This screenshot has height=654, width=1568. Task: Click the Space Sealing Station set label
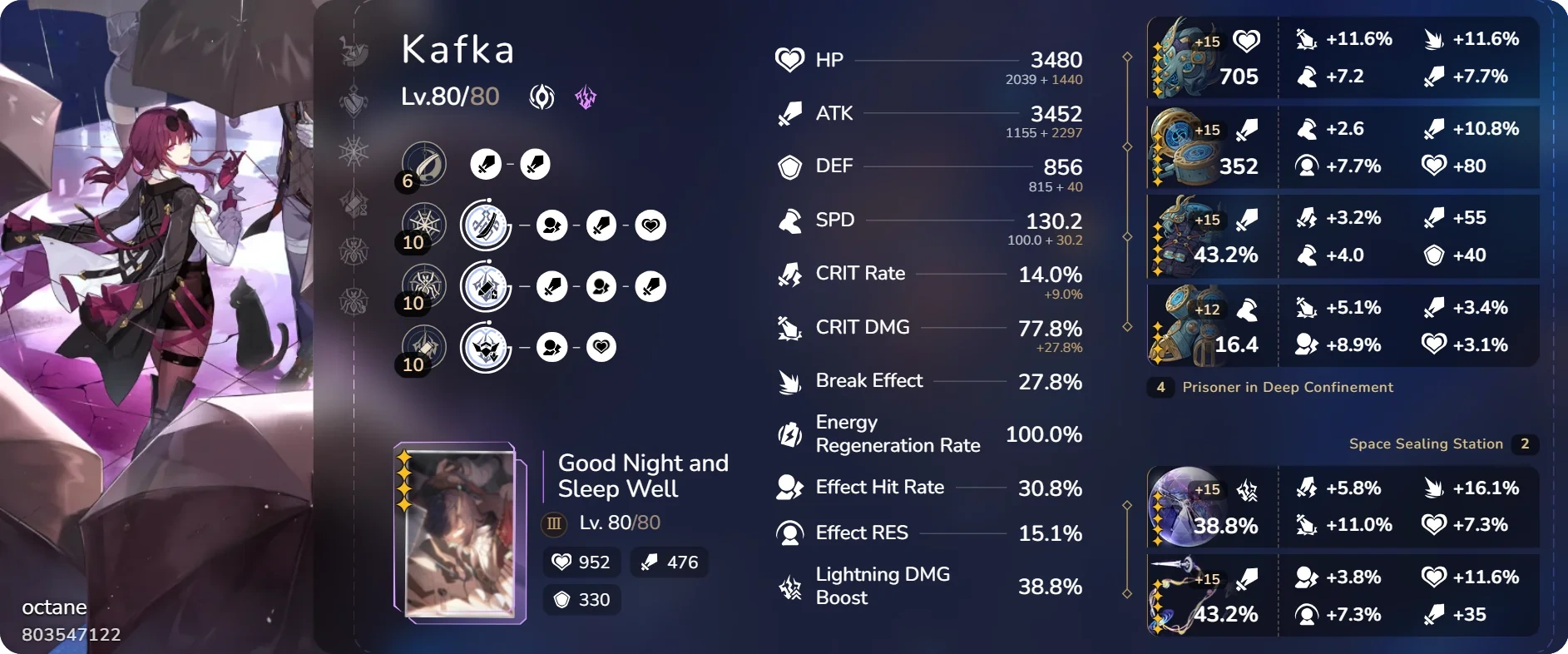pos(1424,444)
